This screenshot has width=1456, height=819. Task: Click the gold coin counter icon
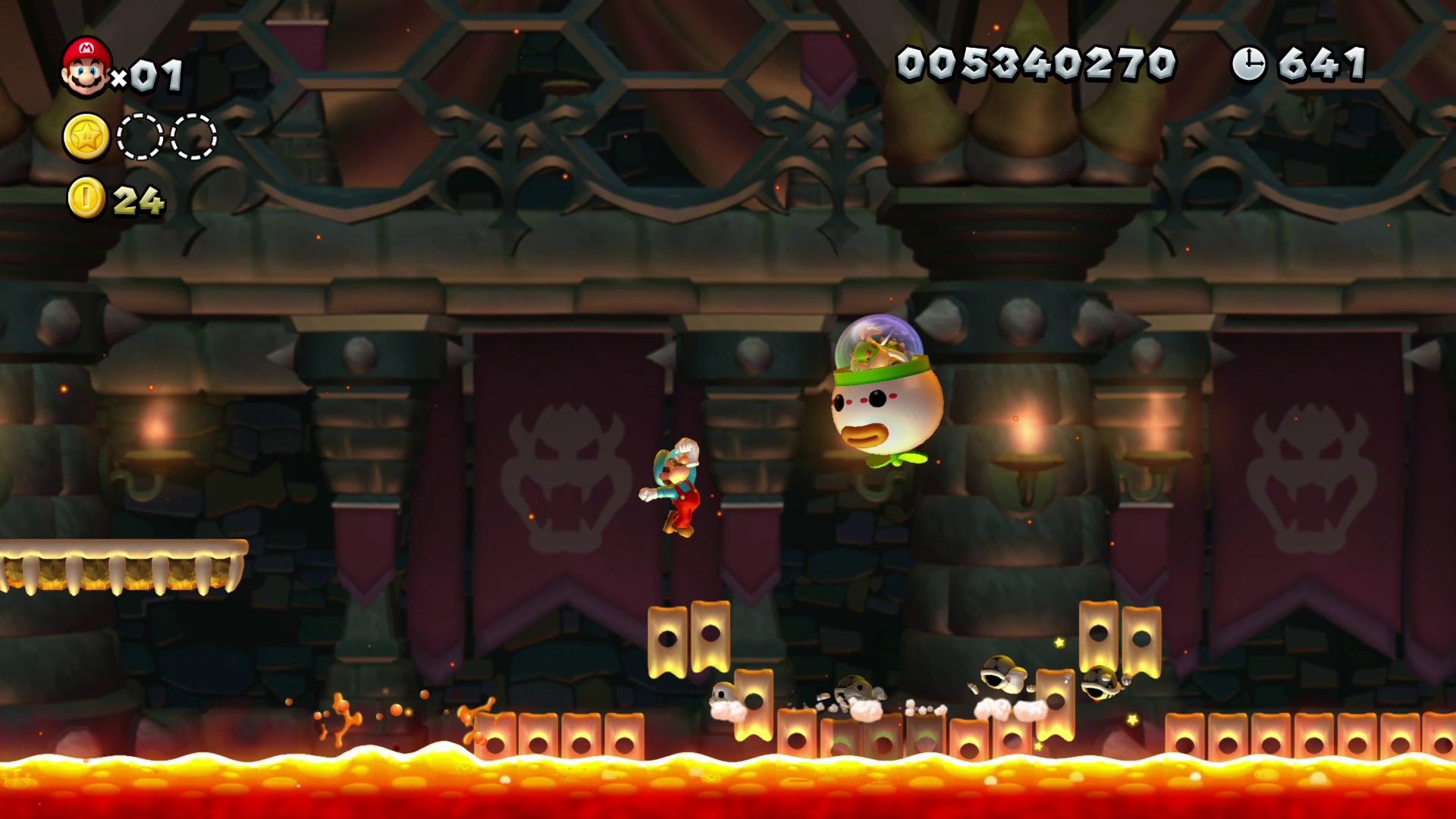(x=86, y=199)
